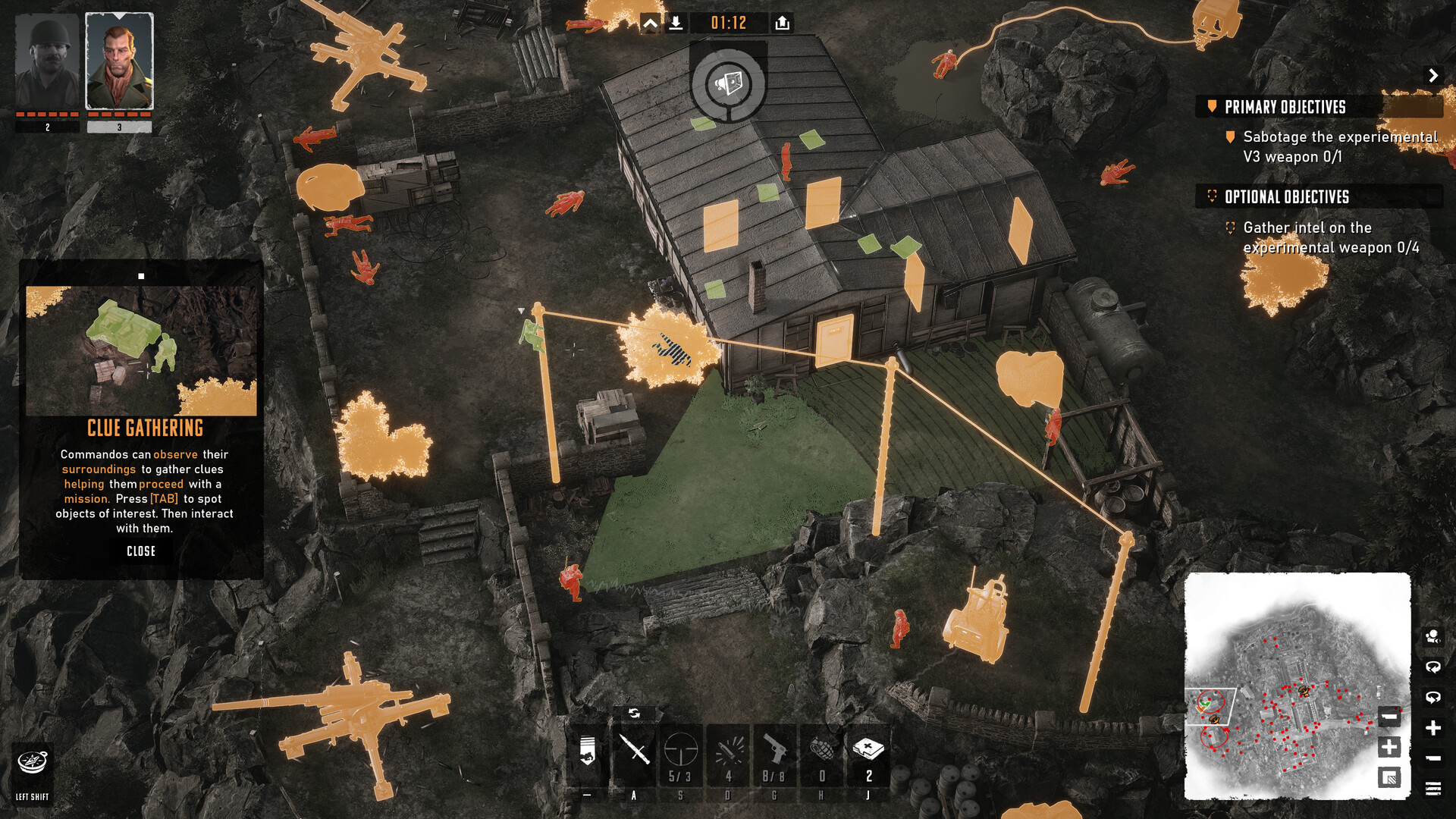Click the upward chevron next to the timer
The image size is (1456, 819).
[649, 23]
